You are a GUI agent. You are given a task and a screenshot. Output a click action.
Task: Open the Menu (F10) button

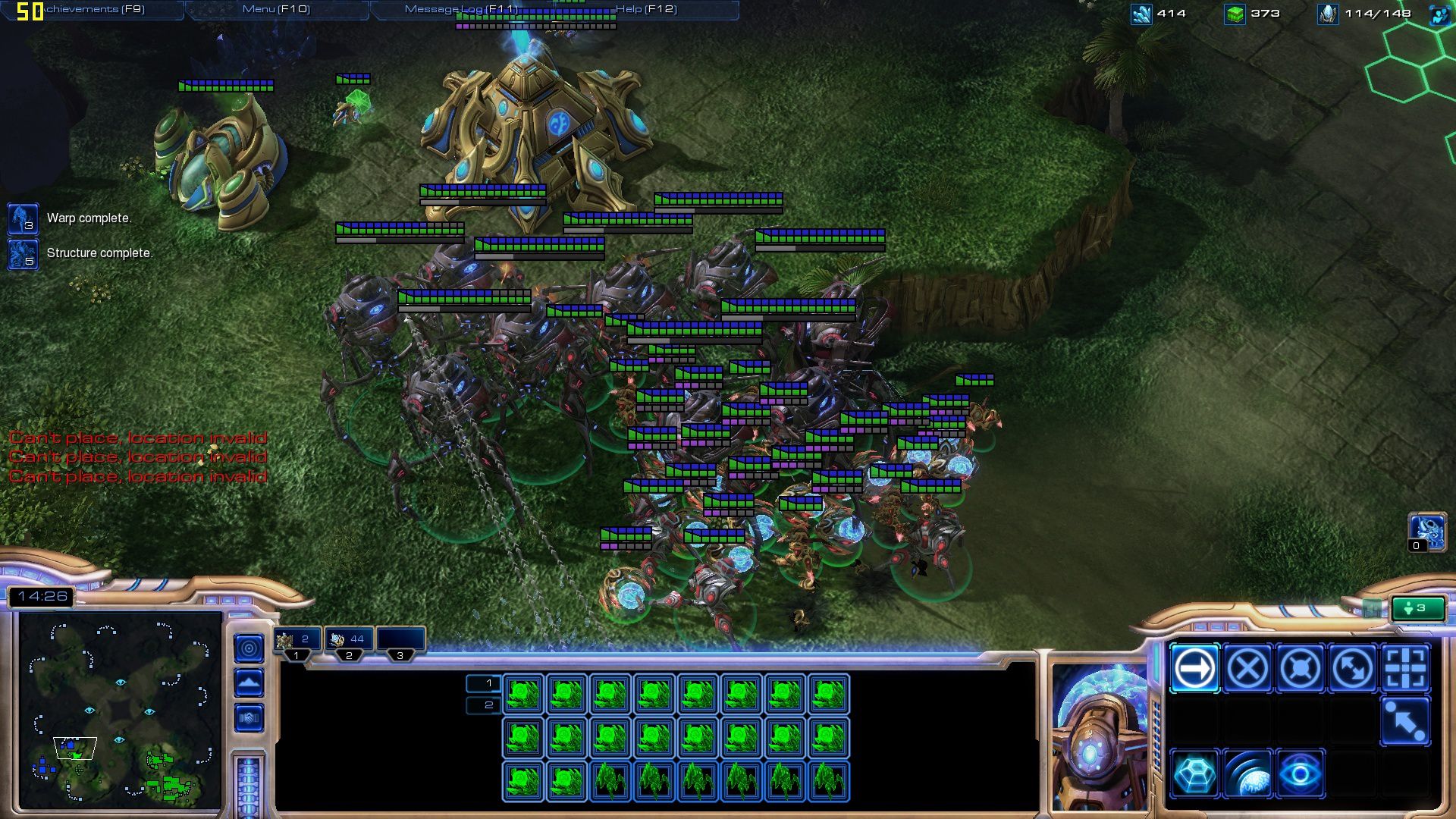pos(276,9)
